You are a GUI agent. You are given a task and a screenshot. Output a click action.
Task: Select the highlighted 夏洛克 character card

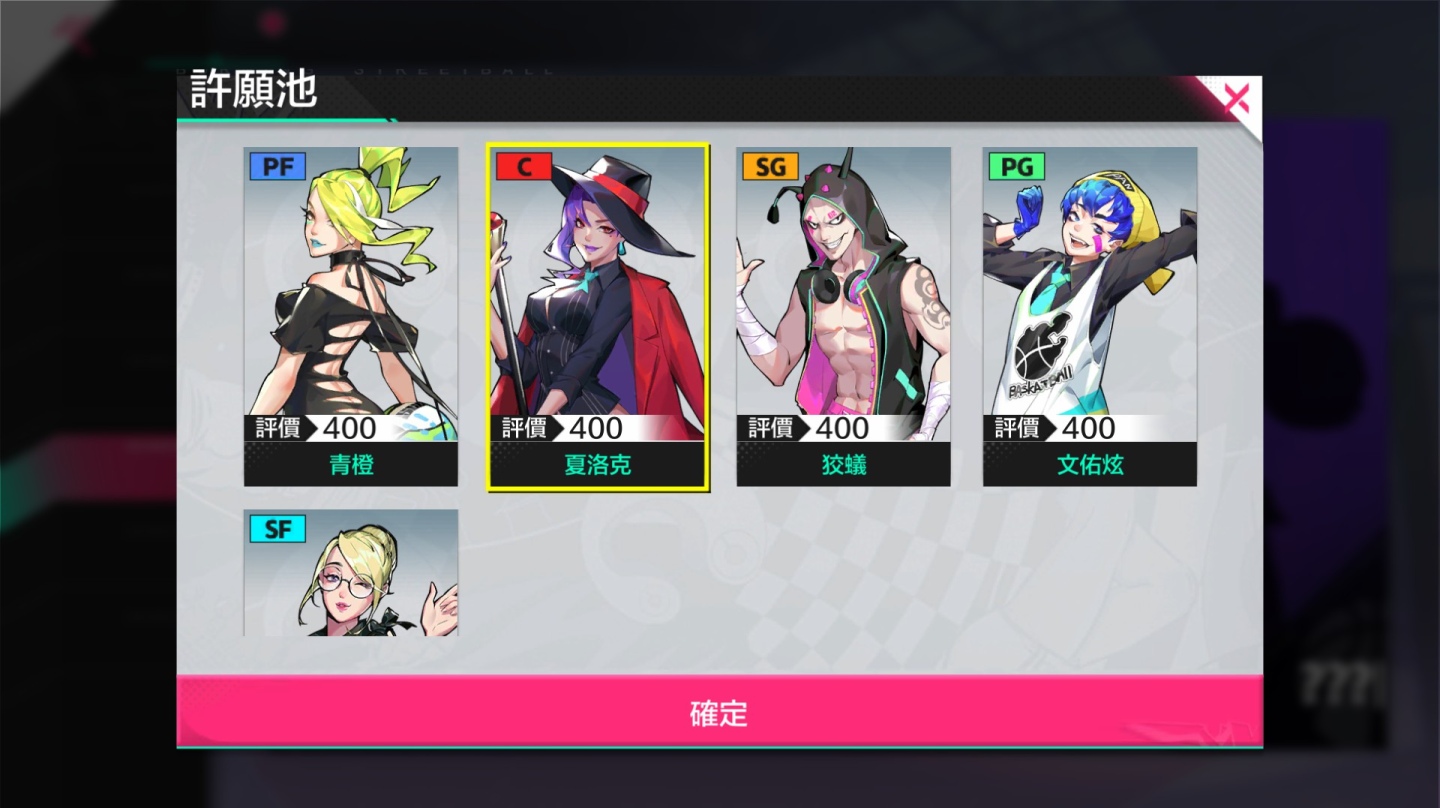[597, 300]
